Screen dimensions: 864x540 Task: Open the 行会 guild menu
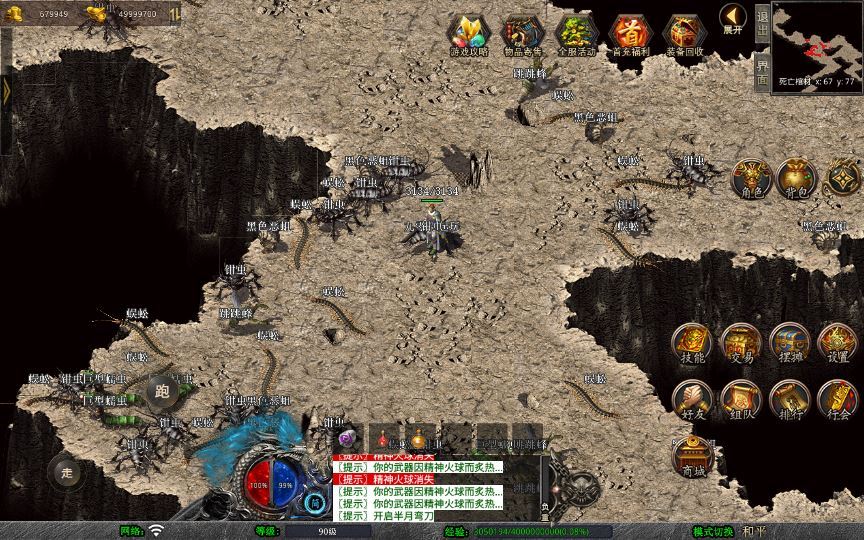(837, 399)
